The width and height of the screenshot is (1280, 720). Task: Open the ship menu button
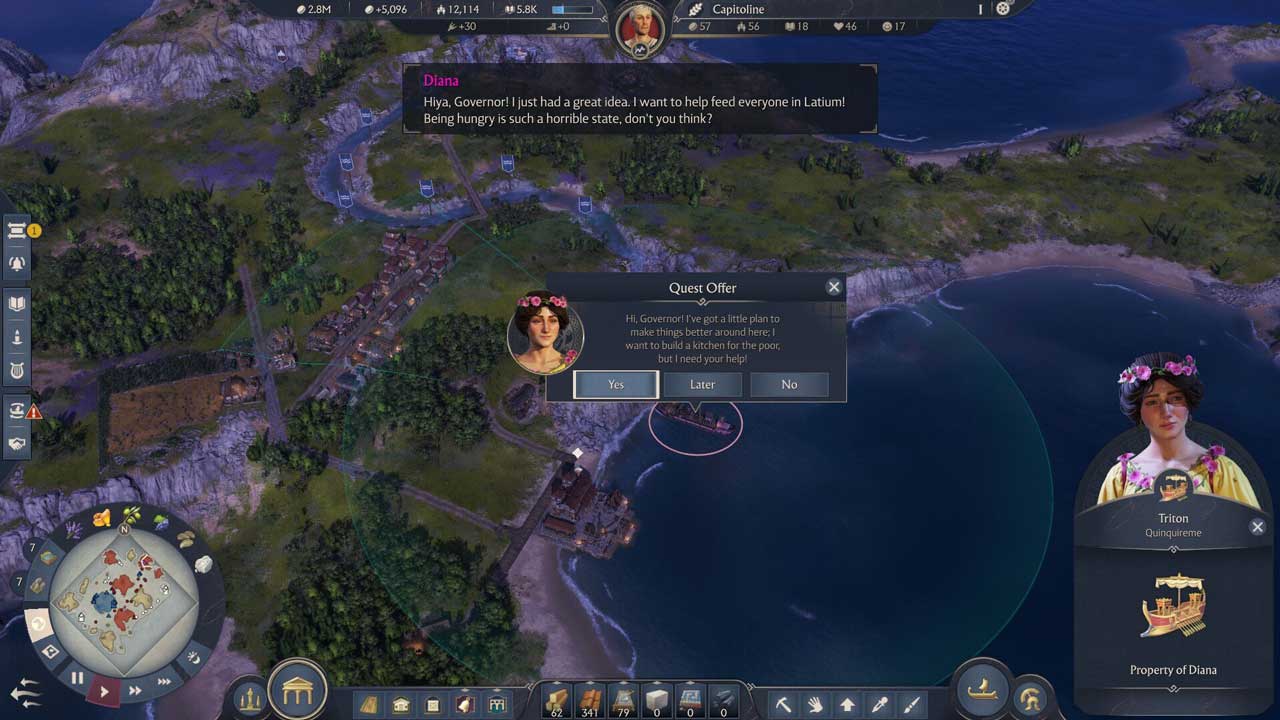(984, 689)
